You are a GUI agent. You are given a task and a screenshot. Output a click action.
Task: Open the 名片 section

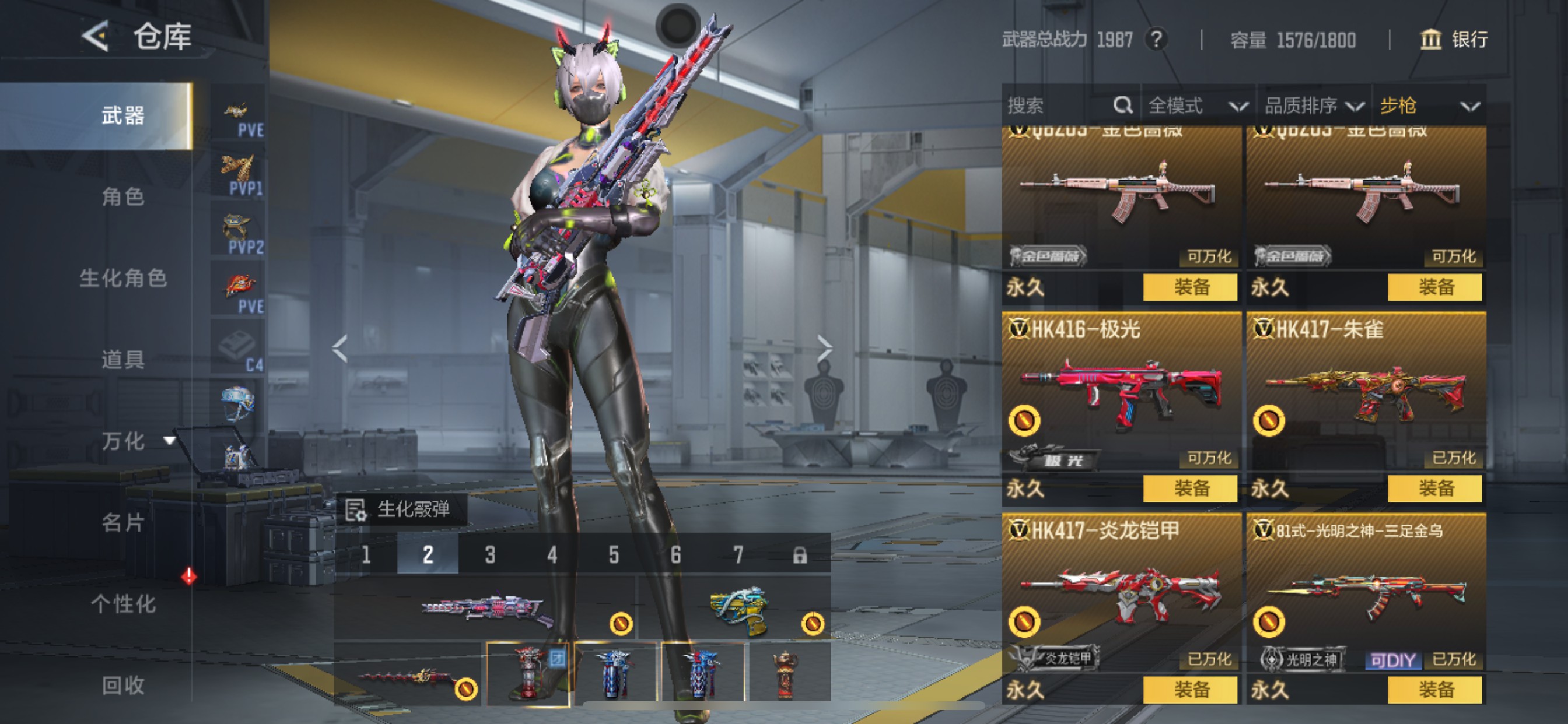[123, 522]
